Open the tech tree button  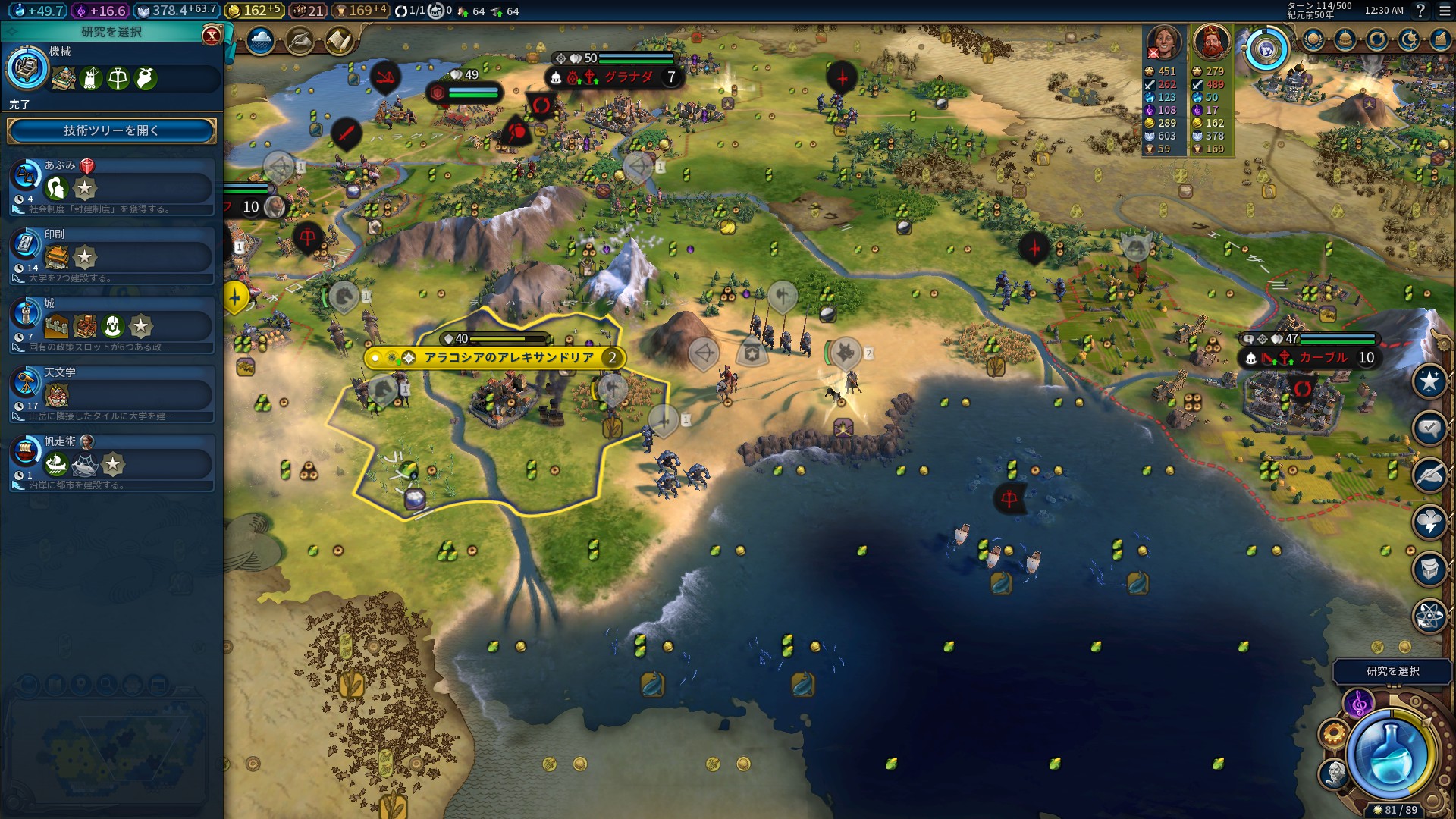[x=111, y=130]
